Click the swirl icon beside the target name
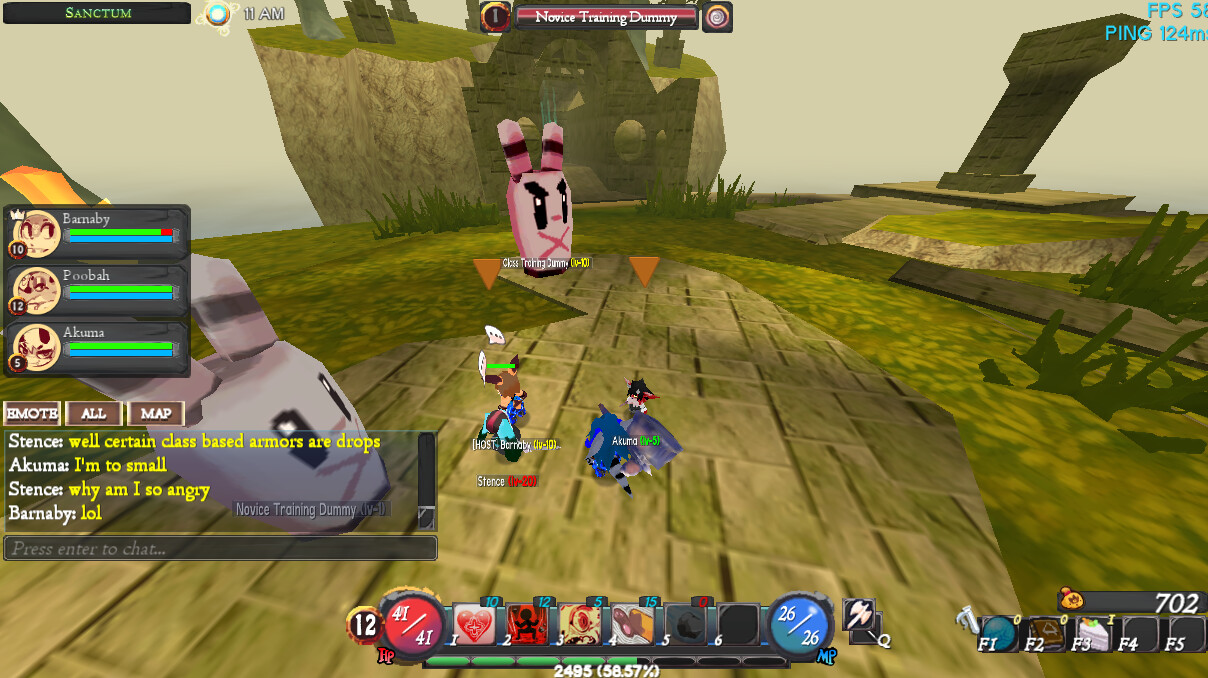The width and height of the screenshot is (1208, 678). (x=717, y=17)
